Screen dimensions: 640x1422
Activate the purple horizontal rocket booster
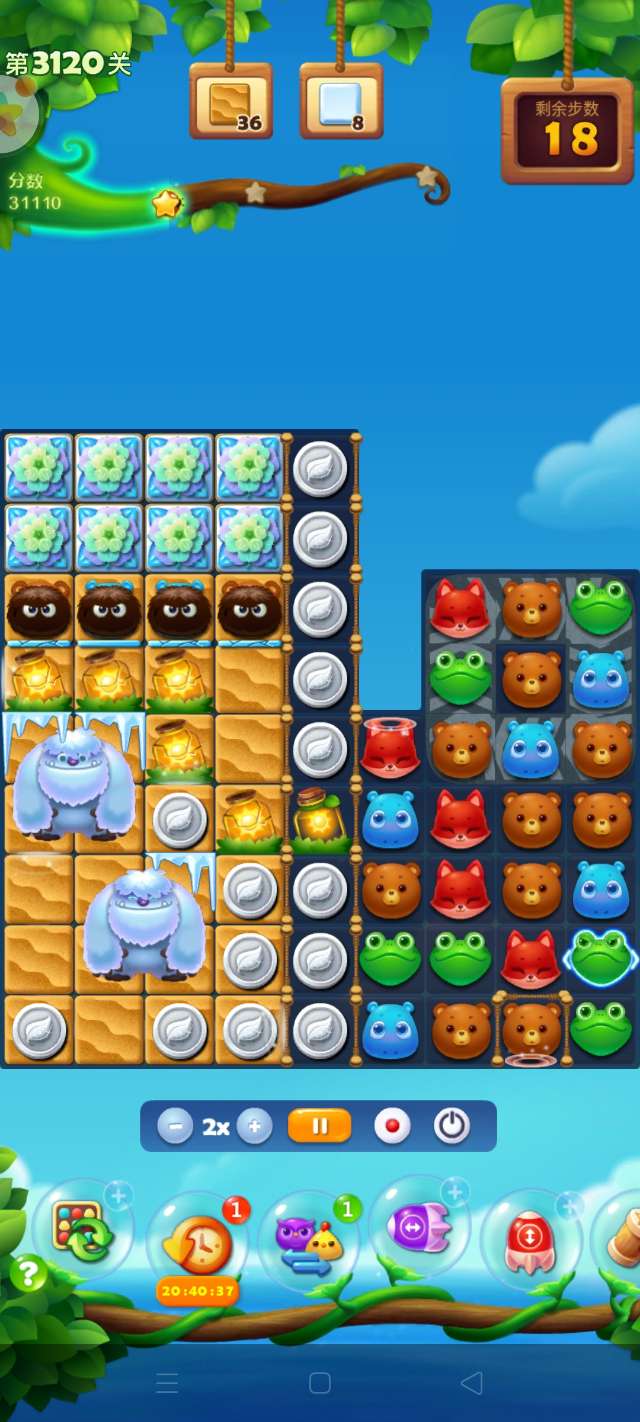click(x=419, y=1226)
